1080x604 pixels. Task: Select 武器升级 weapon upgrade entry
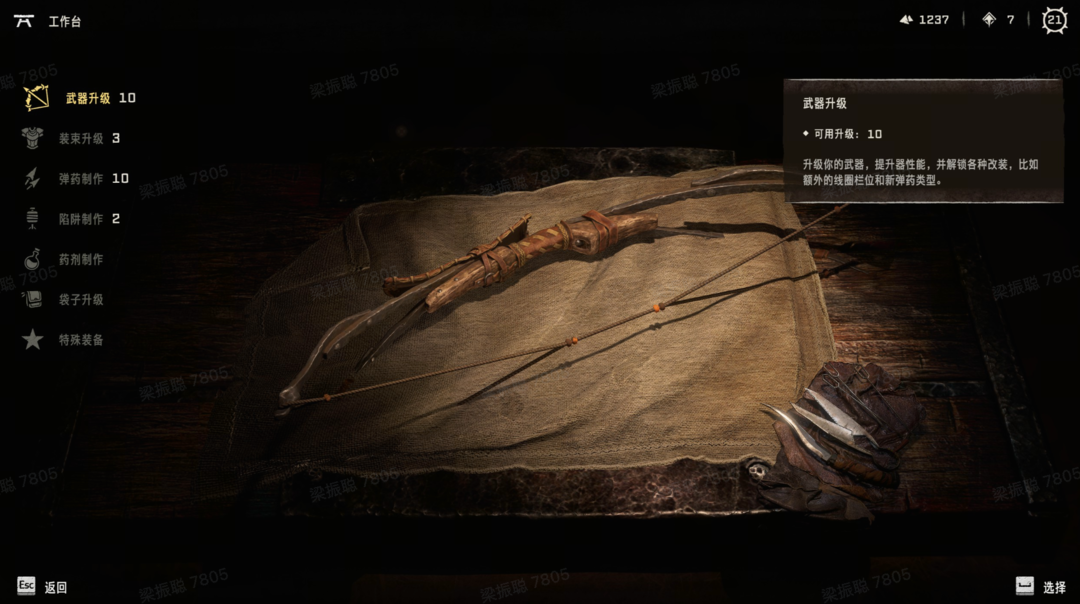87,98
